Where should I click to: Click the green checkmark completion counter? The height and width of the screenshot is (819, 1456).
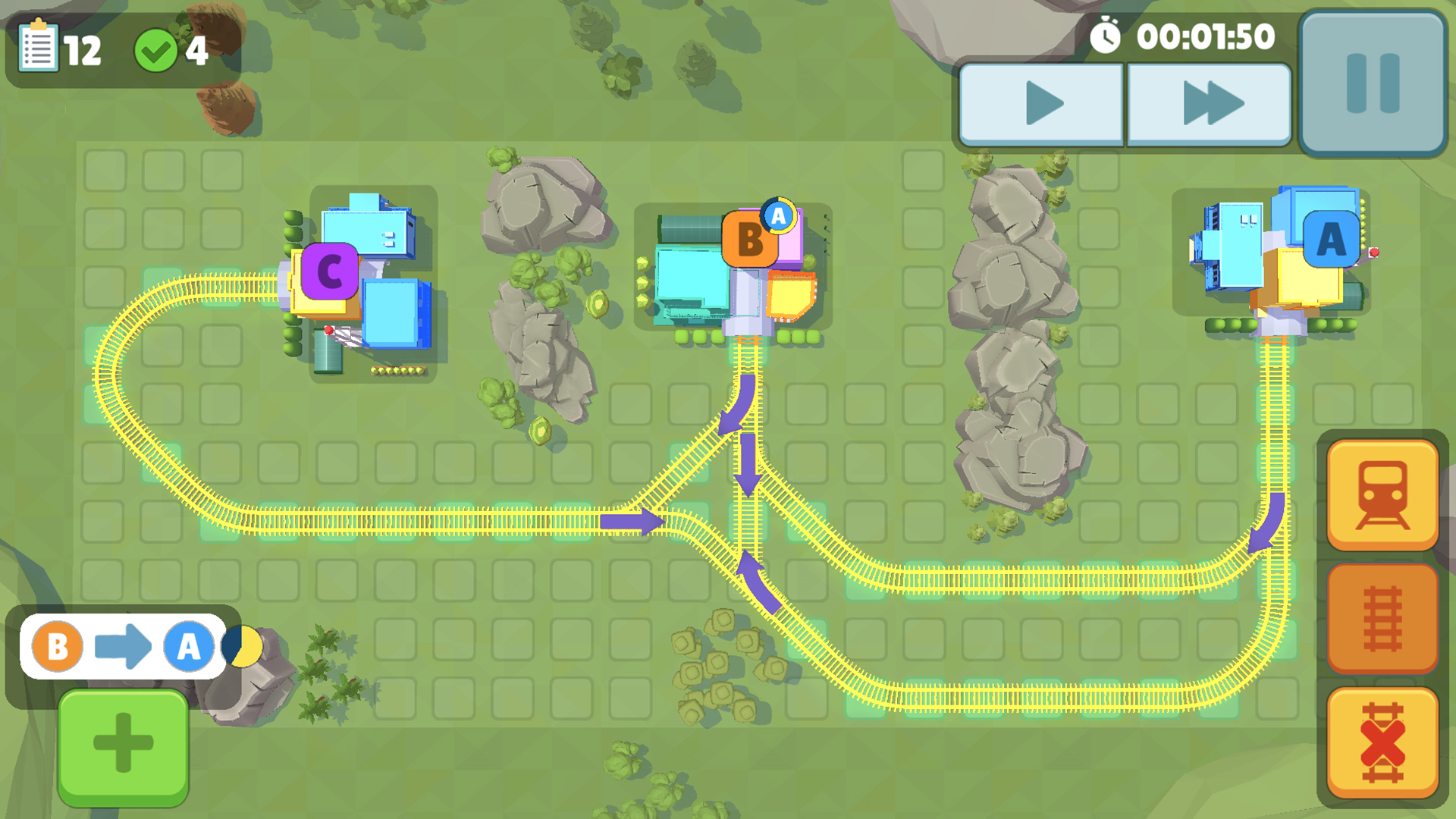tap(157, 48)
